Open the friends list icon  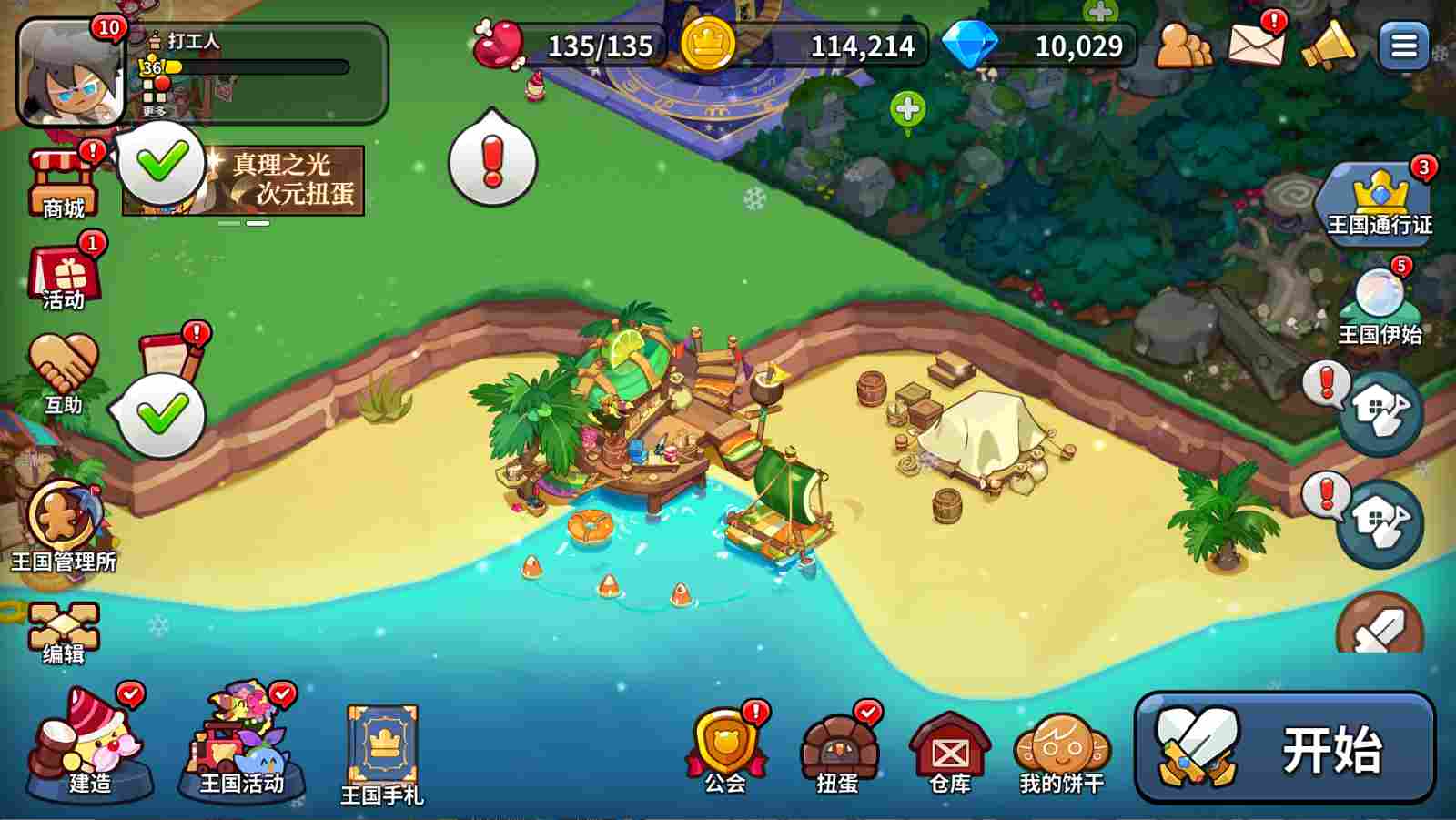click(x=1183, y=45)
